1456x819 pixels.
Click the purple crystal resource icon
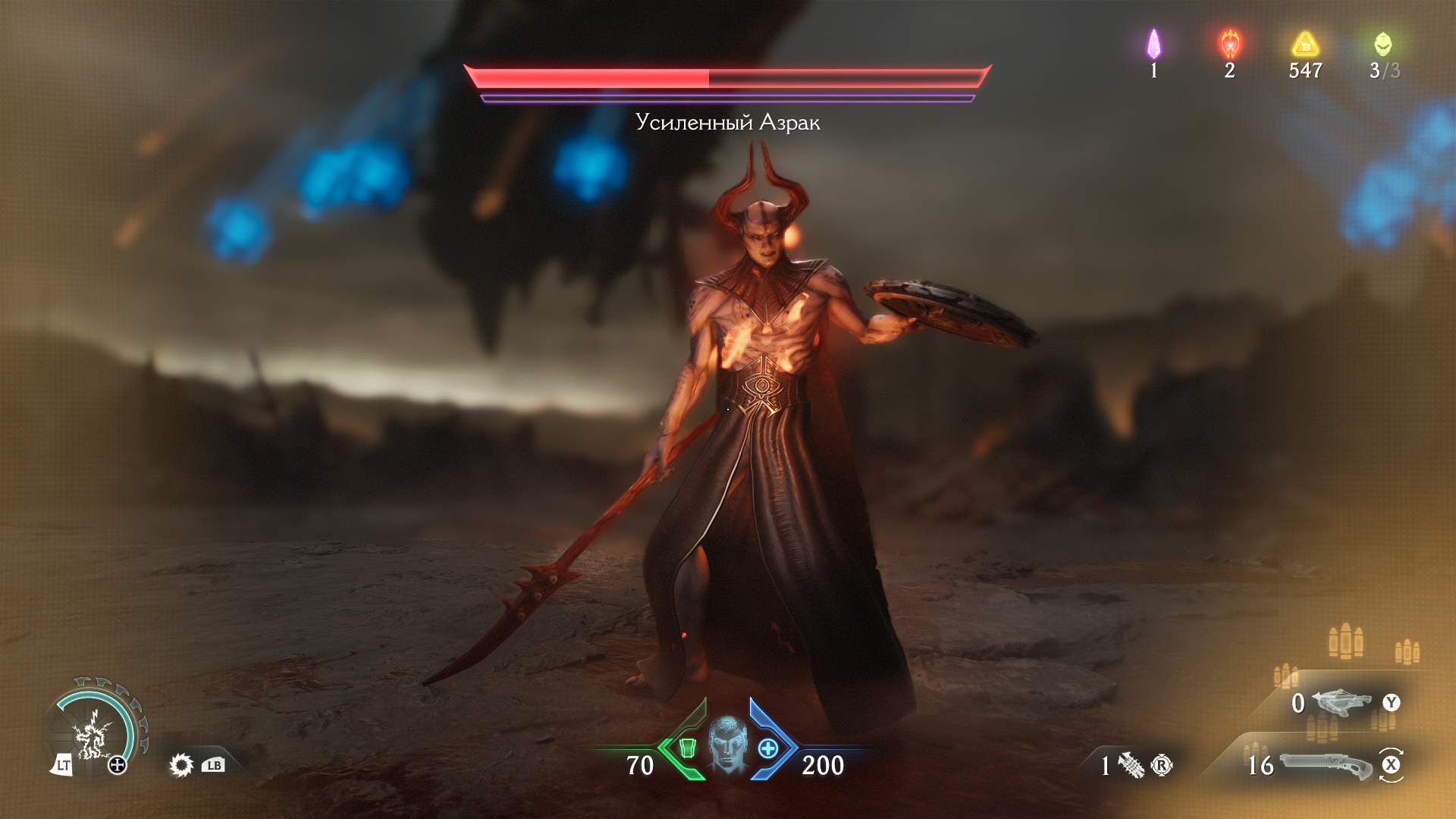point(1153,45)
